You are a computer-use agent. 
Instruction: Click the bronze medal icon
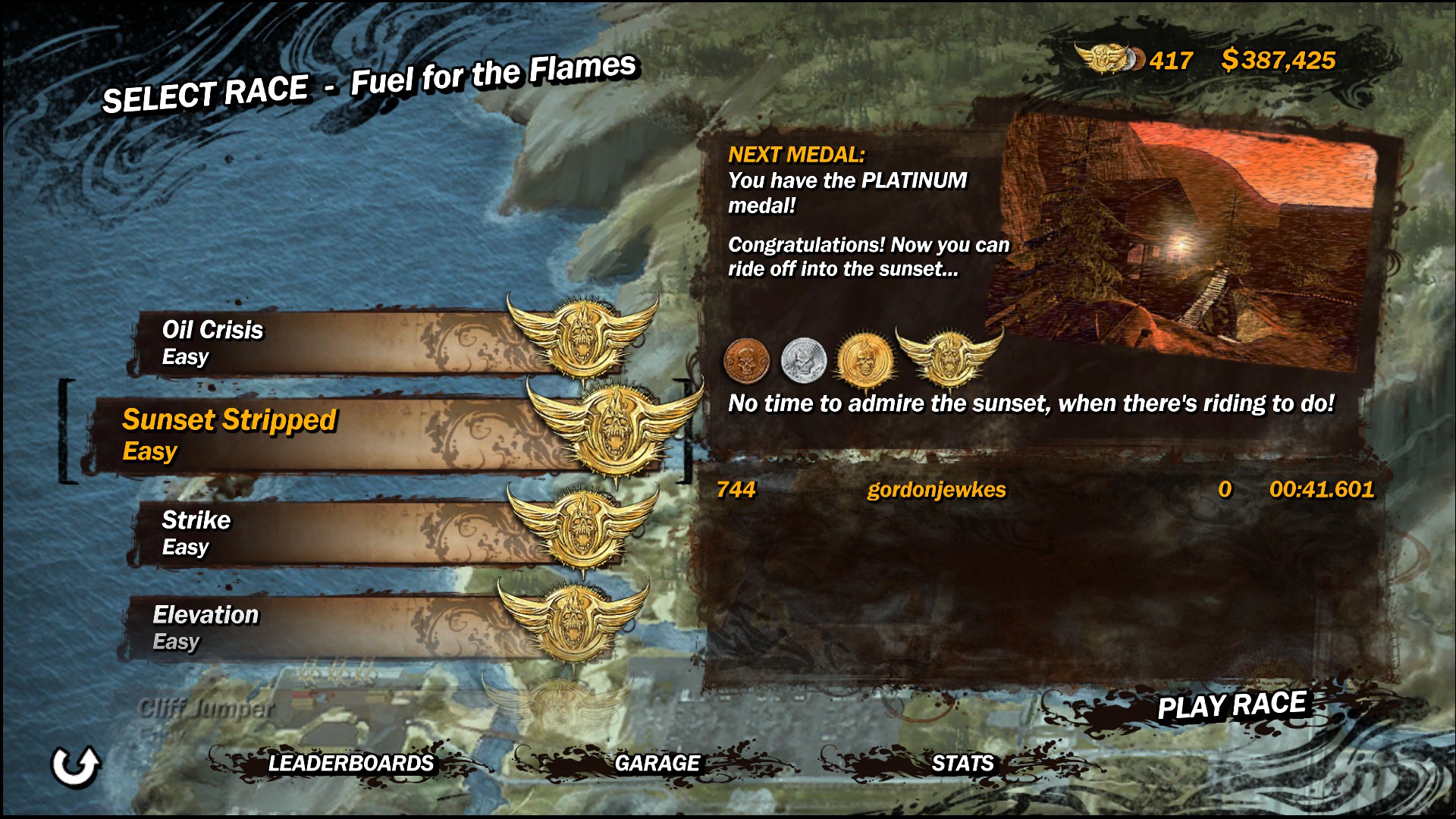746,360
